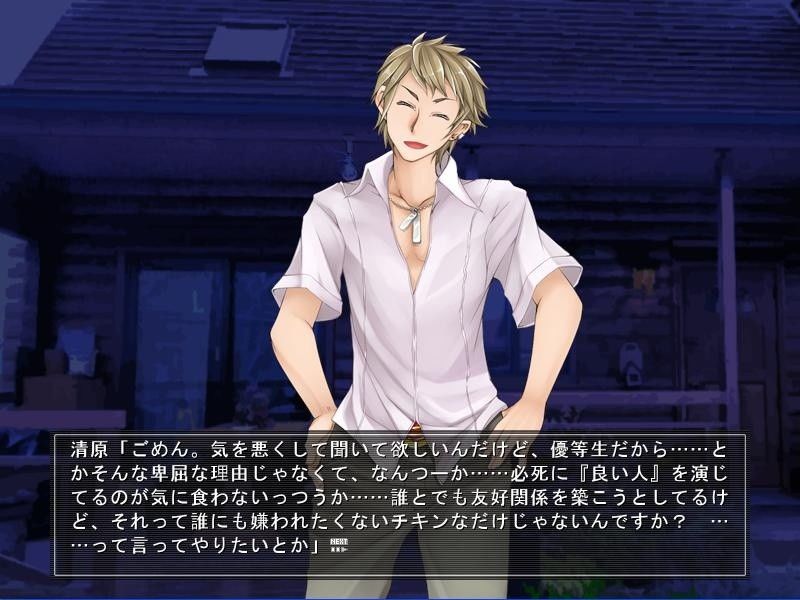This screenshot has height=600, width=800.
Task: Click the NEXT indicator to advance dialogue
Action: point(338,546)
